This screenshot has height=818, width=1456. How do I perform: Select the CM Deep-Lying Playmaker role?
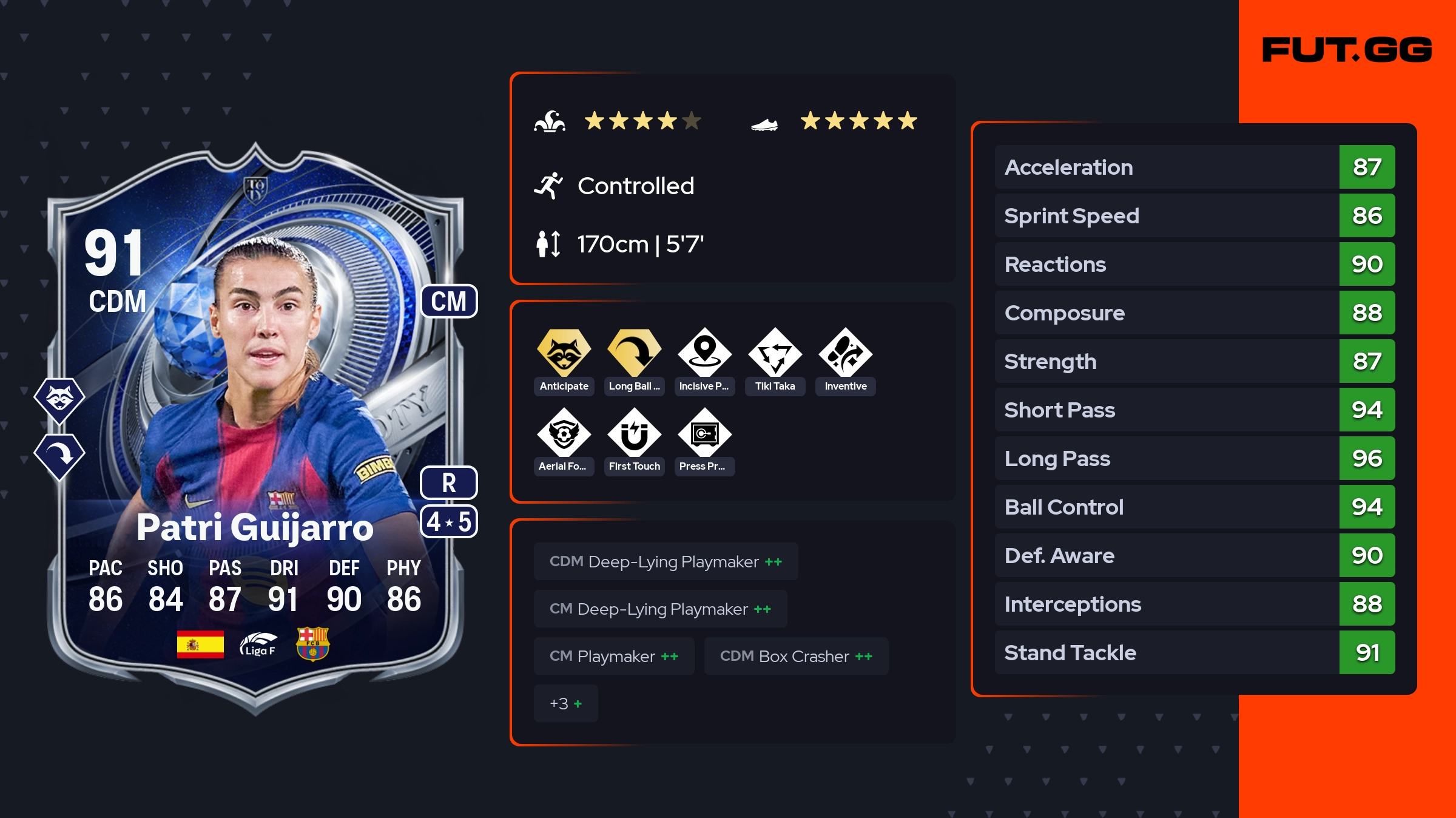pos(660,609)
